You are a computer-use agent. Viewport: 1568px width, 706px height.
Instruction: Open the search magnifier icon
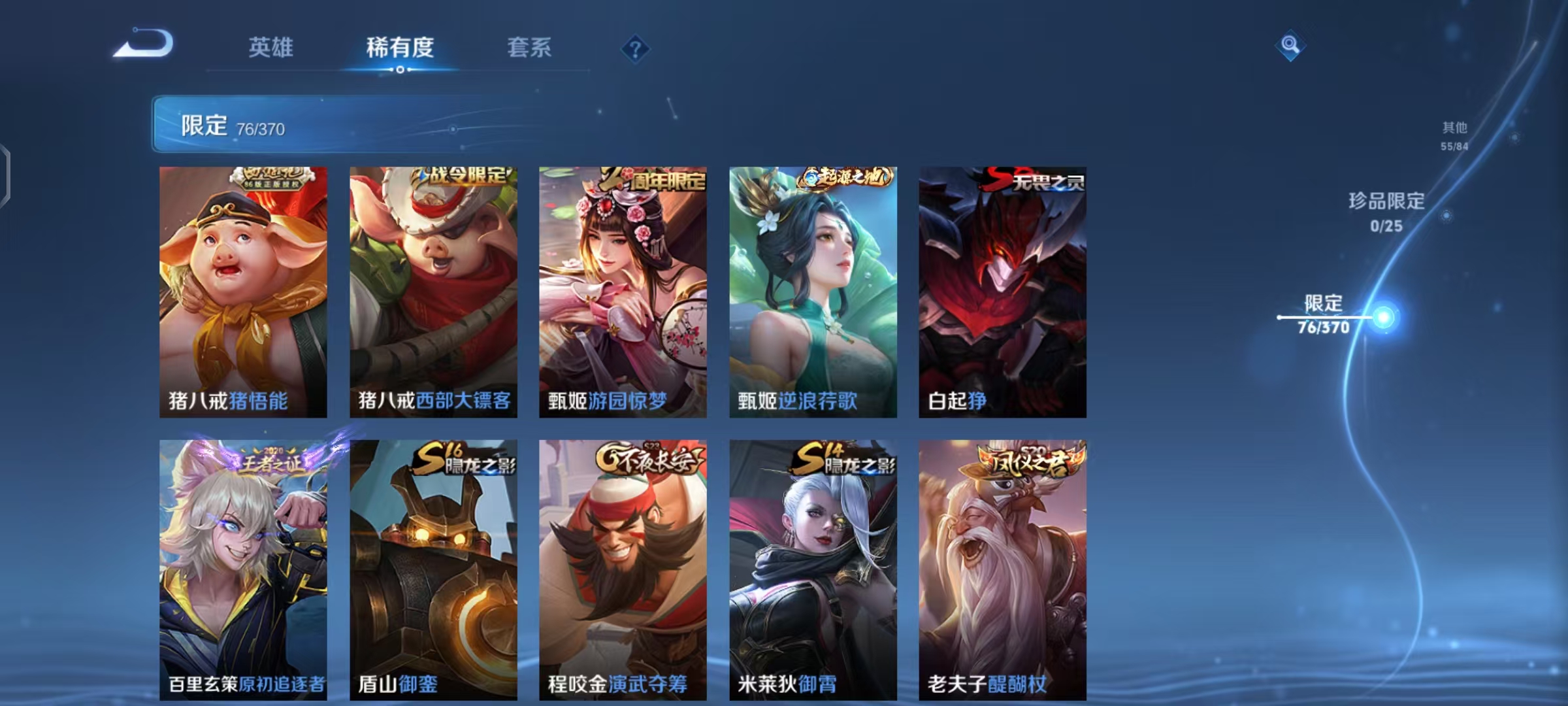click(1290, 45)
